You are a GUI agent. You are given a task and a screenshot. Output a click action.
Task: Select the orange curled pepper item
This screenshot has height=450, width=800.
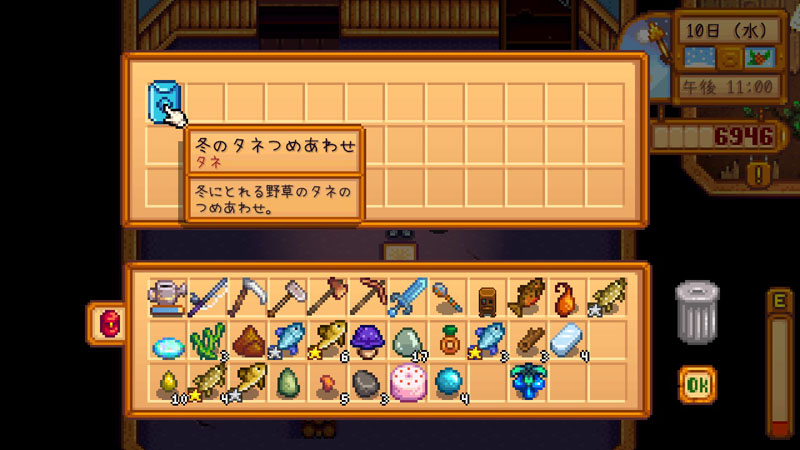coord(567,297)
